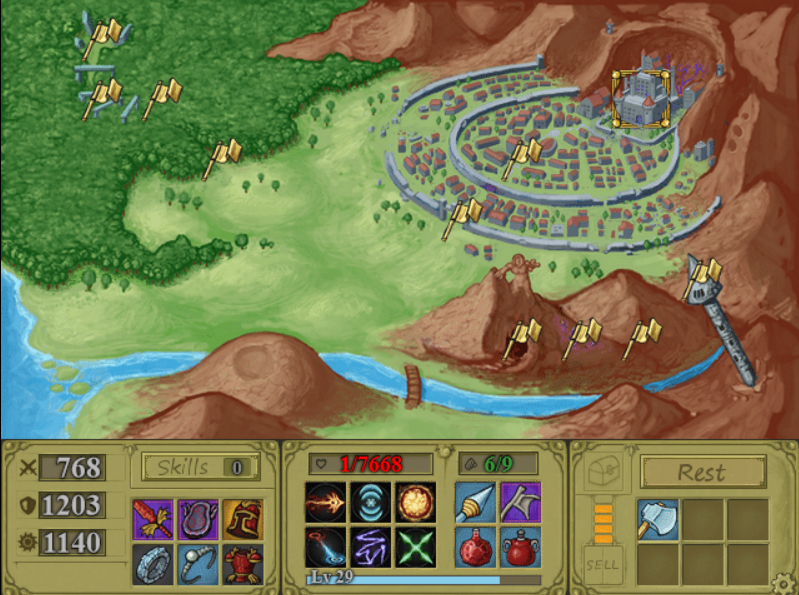799x595 pixels.
Task: Activate the fireball skill
Action: tap(414, 501)
